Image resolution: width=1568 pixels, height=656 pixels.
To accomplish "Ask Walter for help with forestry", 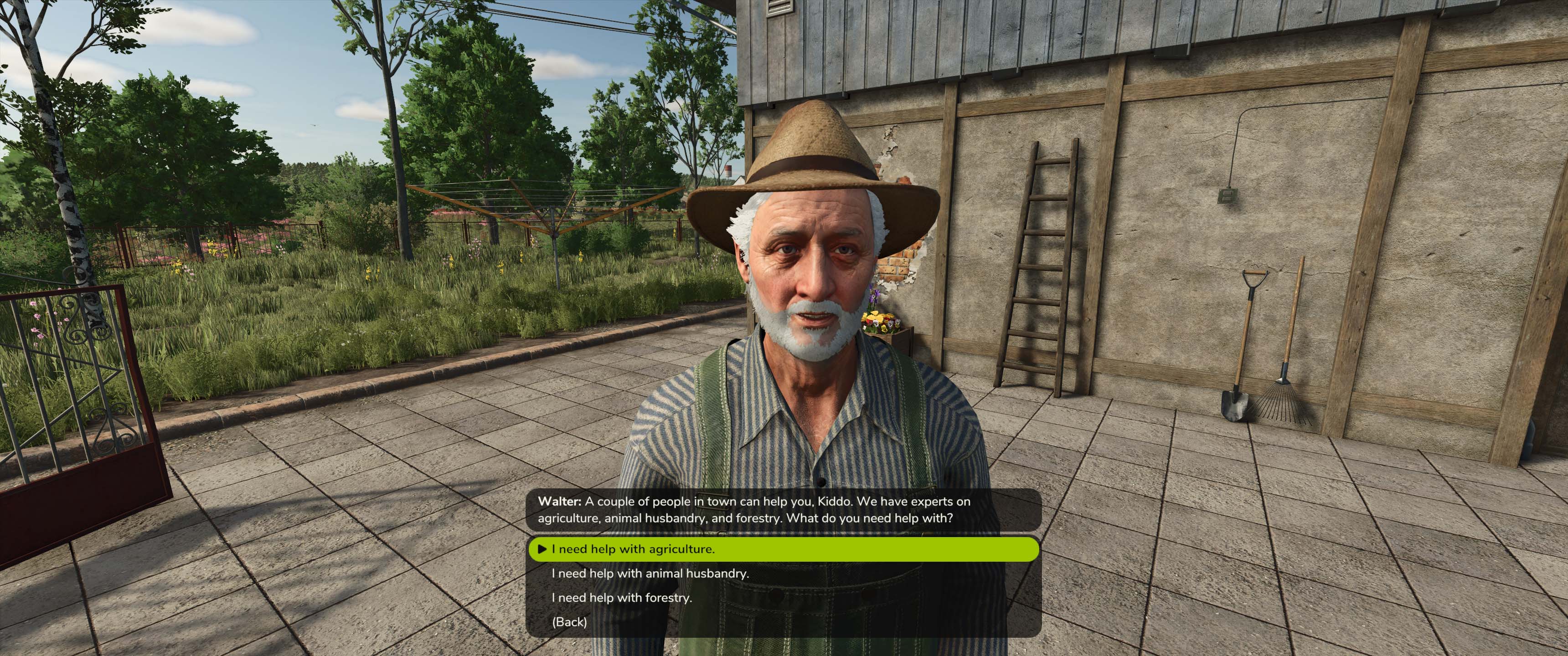I will coord(621,598).
